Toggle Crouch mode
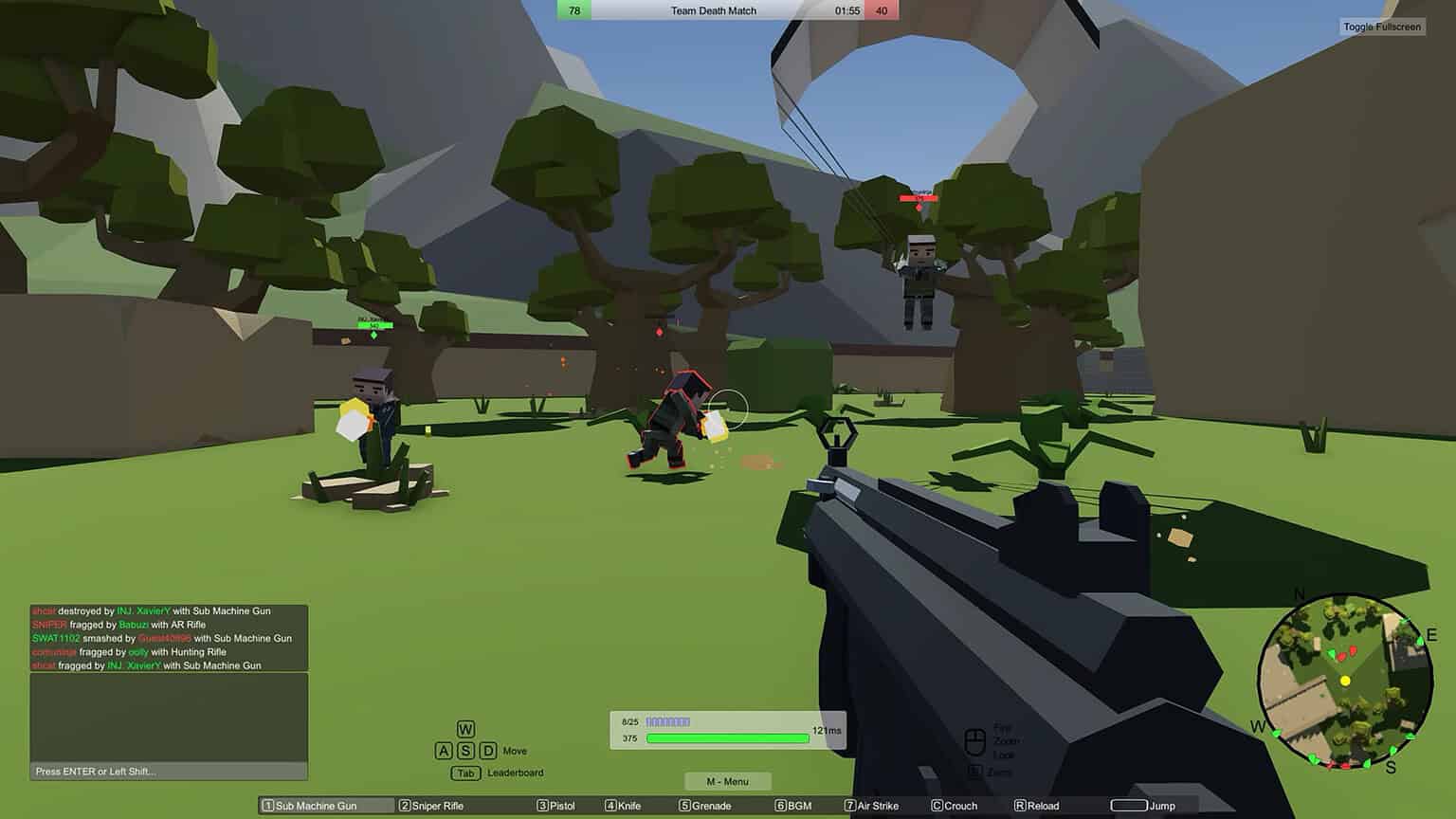Image resolution: width=1456 pixels, height=819 pixels. [x=955, y=805]
